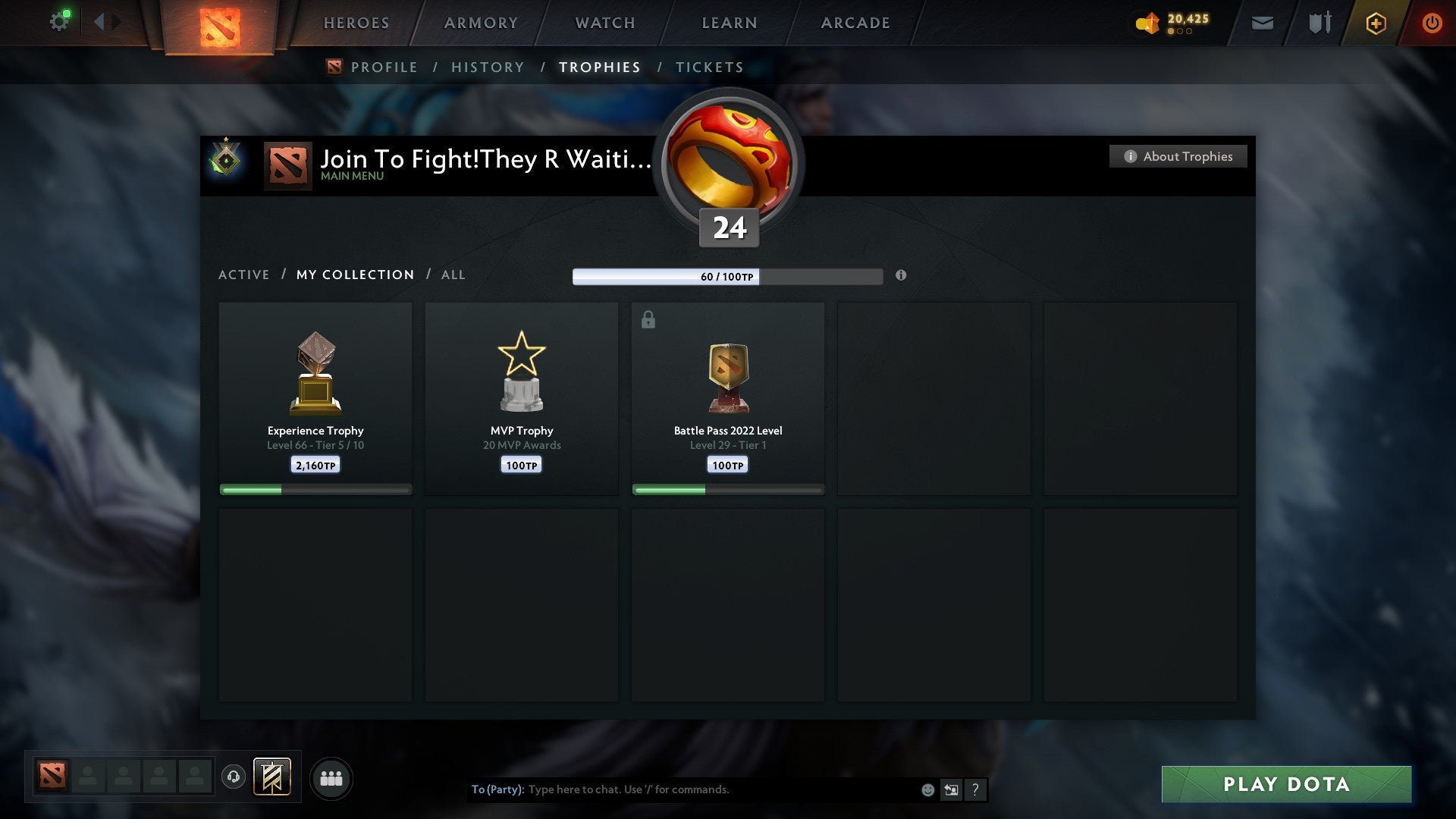1456x819 pixels.
Task: Open the WATCH menu item
Action: (x=604, y=23)
